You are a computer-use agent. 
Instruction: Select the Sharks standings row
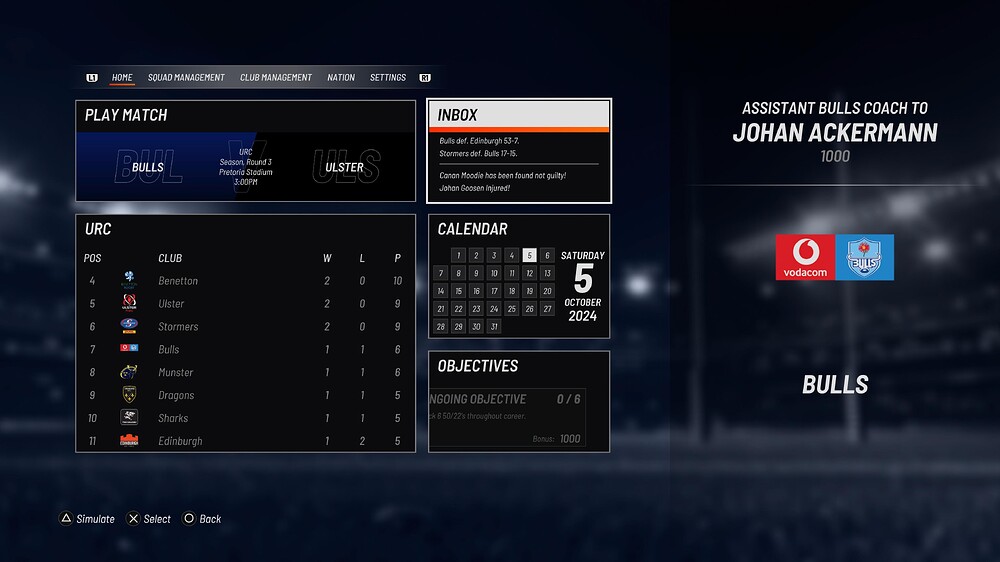[246, 419]
